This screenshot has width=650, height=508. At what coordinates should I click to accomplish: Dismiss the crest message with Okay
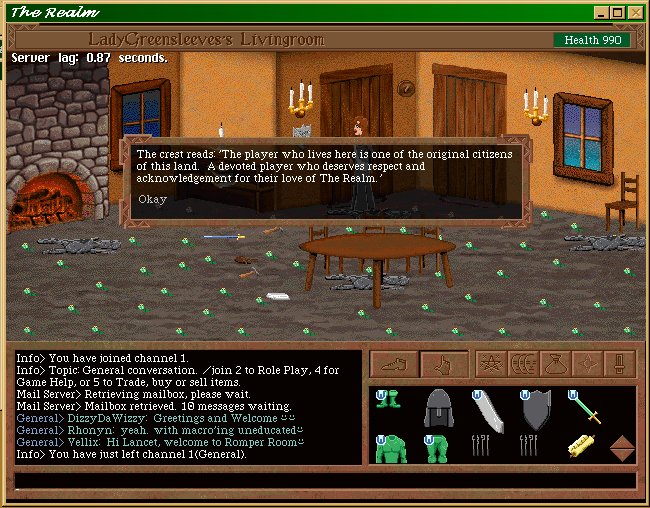click(x=153, y=198)
